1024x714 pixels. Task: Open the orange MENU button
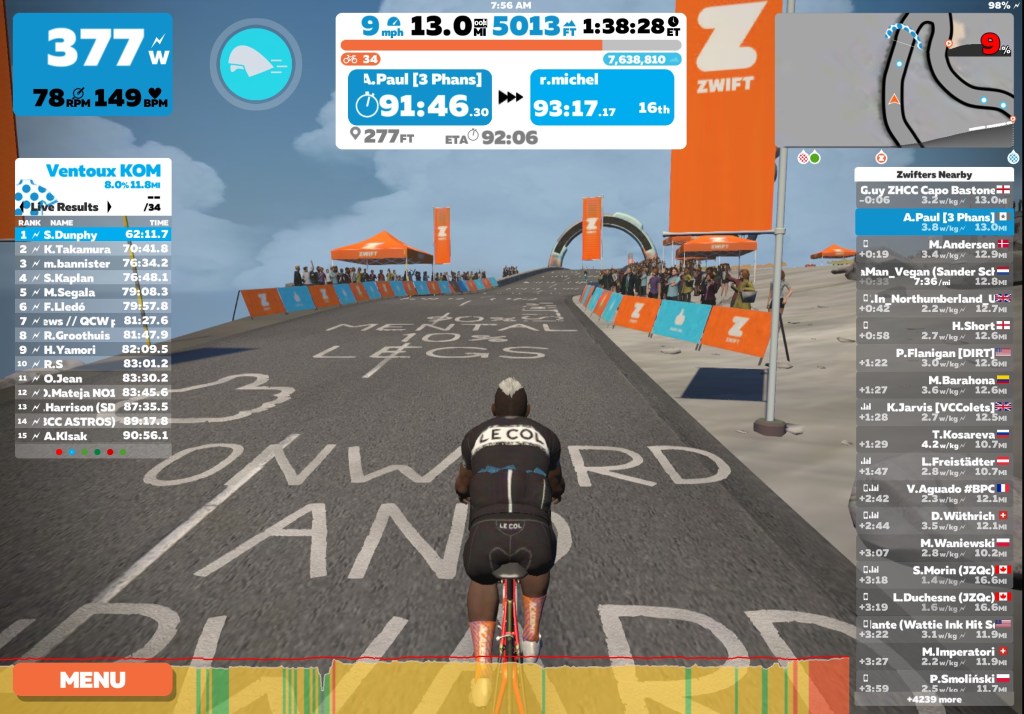92,680
